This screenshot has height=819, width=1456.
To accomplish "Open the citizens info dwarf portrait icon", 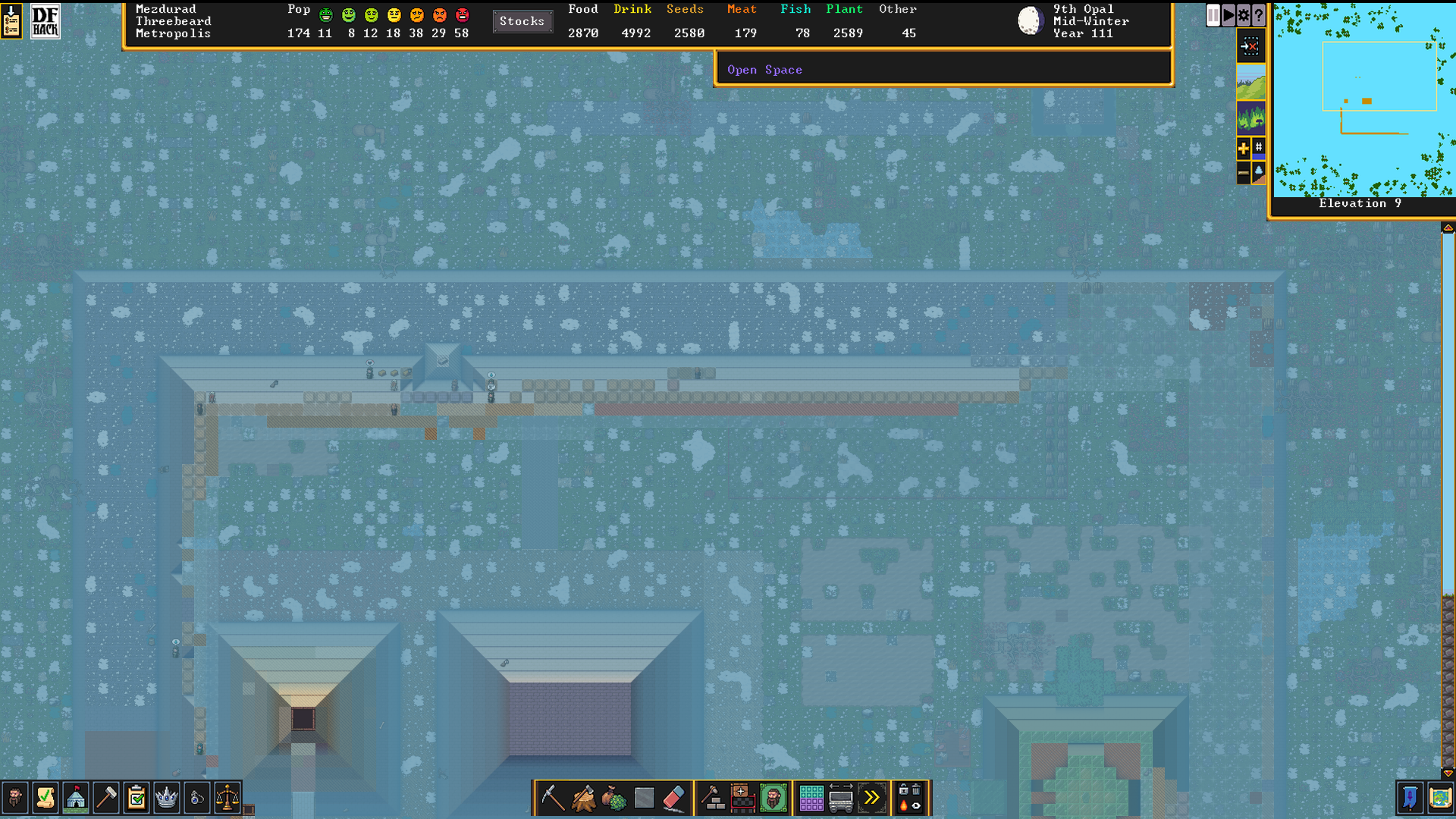I will coord(15,798).
